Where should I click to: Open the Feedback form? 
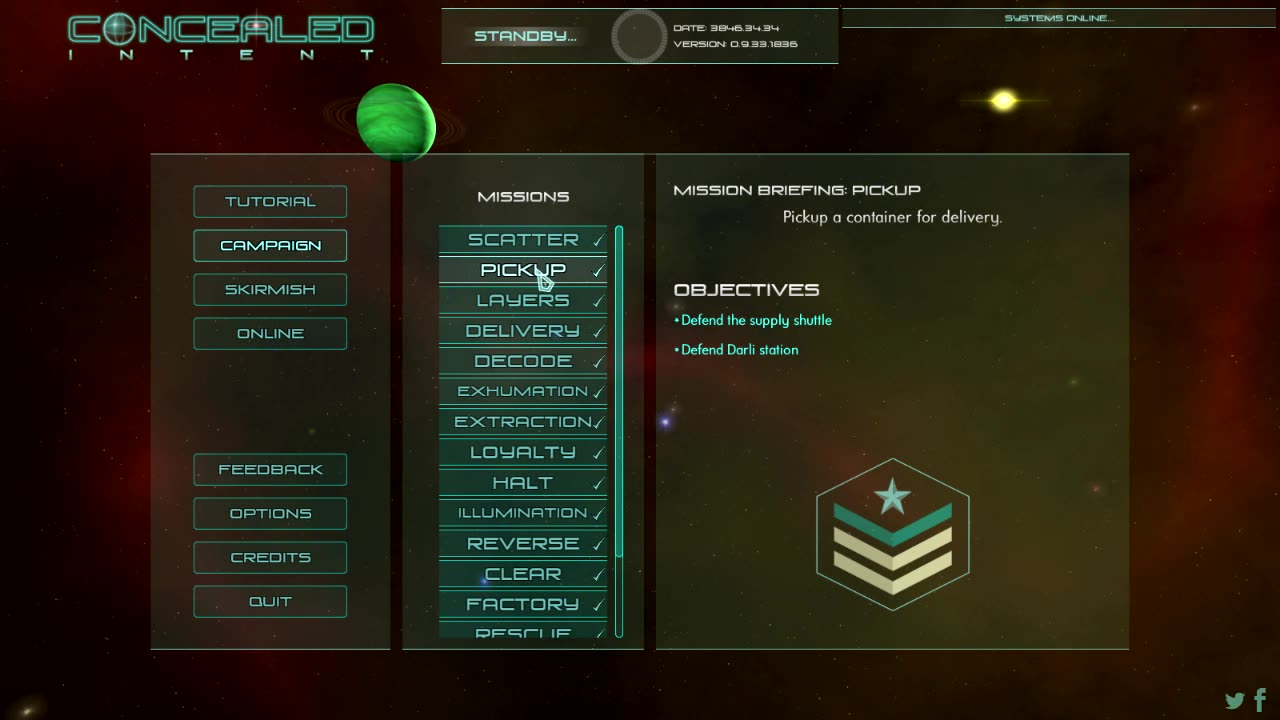[270, 470]
